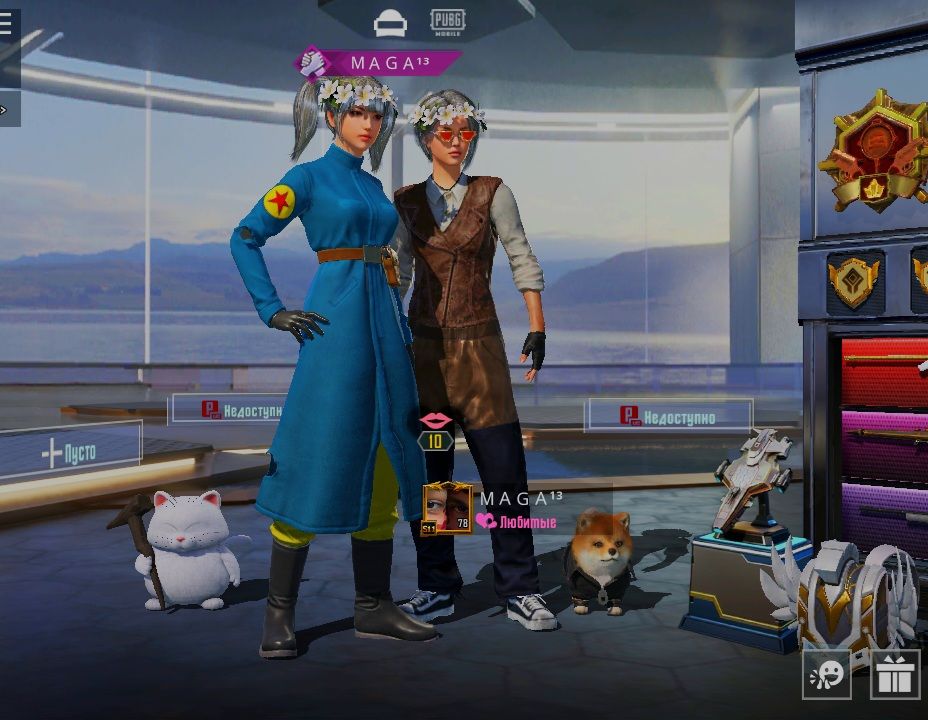
Task: Switch to the PUBG Mobile tab
Action: coord(447,20)
